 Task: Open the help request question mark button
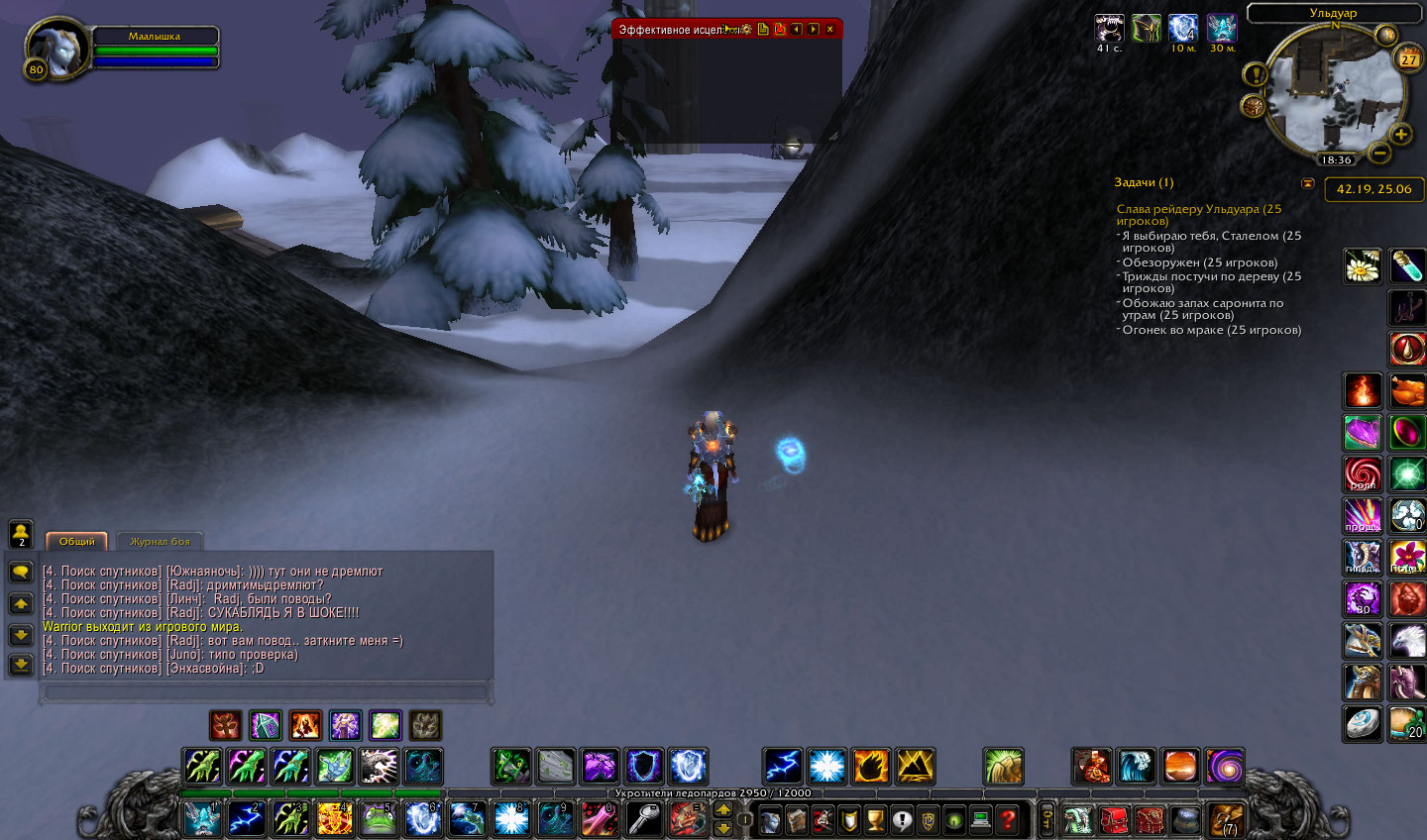tap(1007, 820)
